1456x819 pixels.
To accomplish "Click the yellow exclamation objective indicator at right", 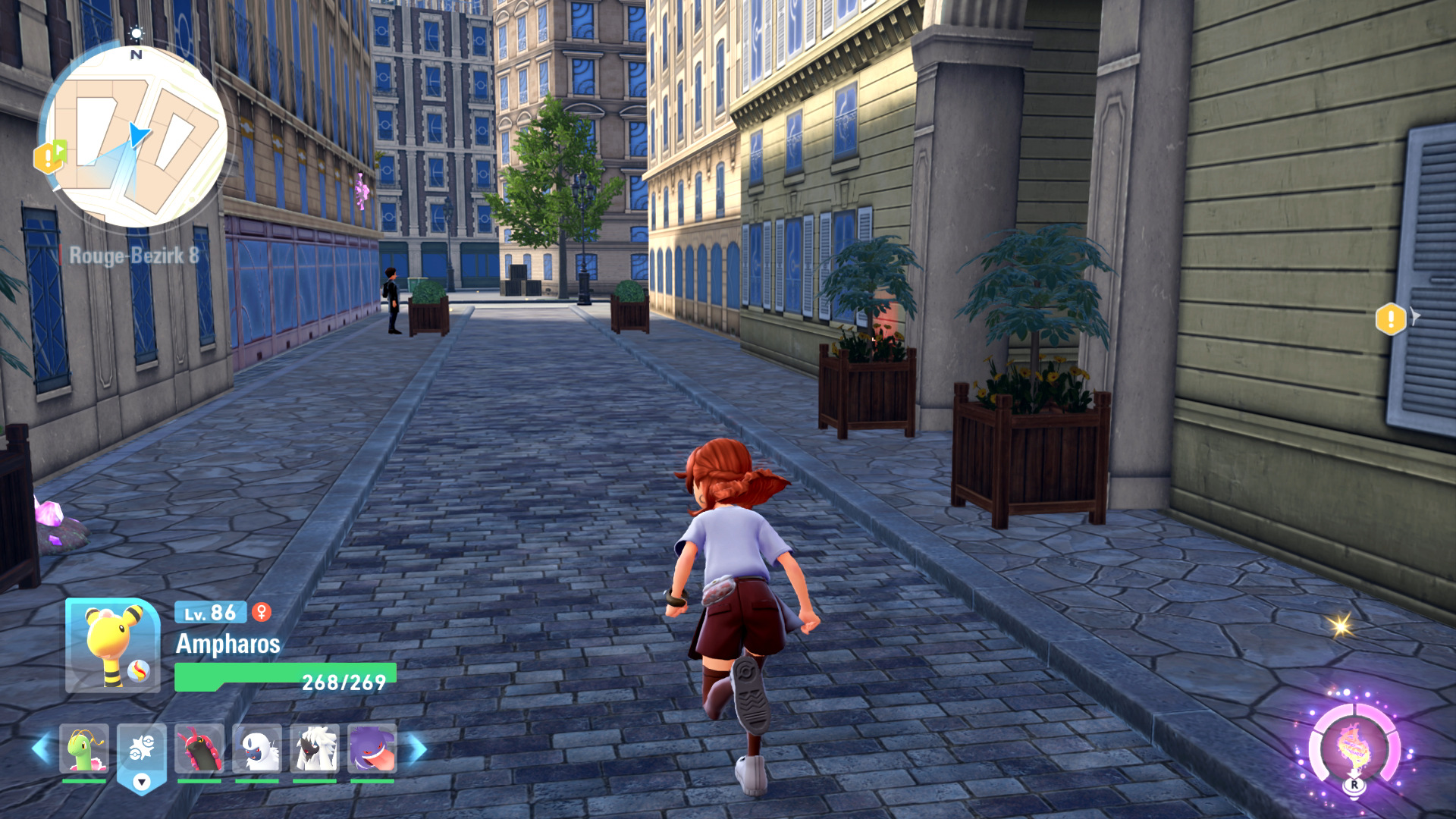I will pyautogui.click(x=1391, y=318).
